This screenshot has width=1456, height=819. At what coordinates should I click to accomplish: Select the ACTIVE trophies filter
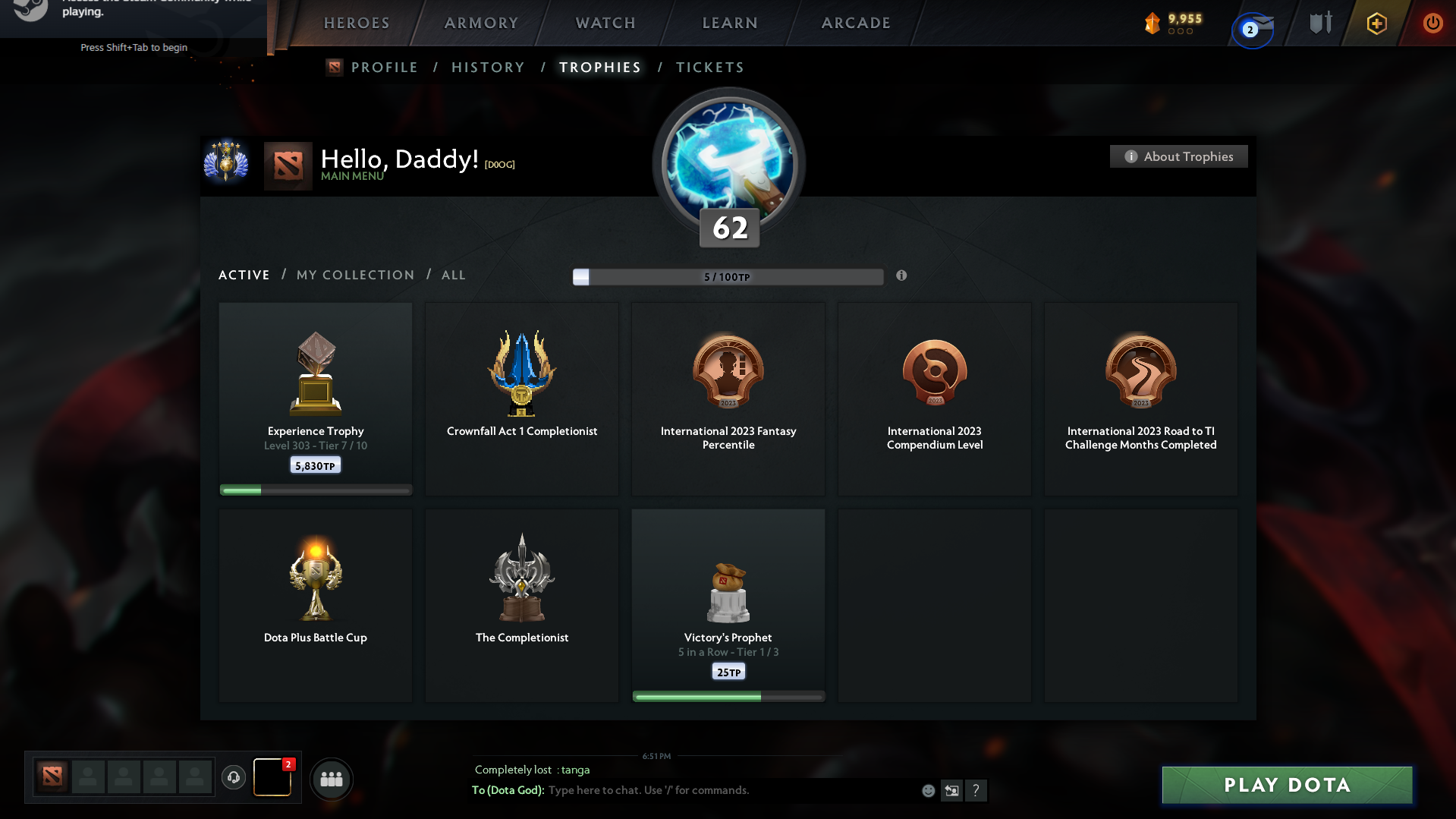pos(244,275)
